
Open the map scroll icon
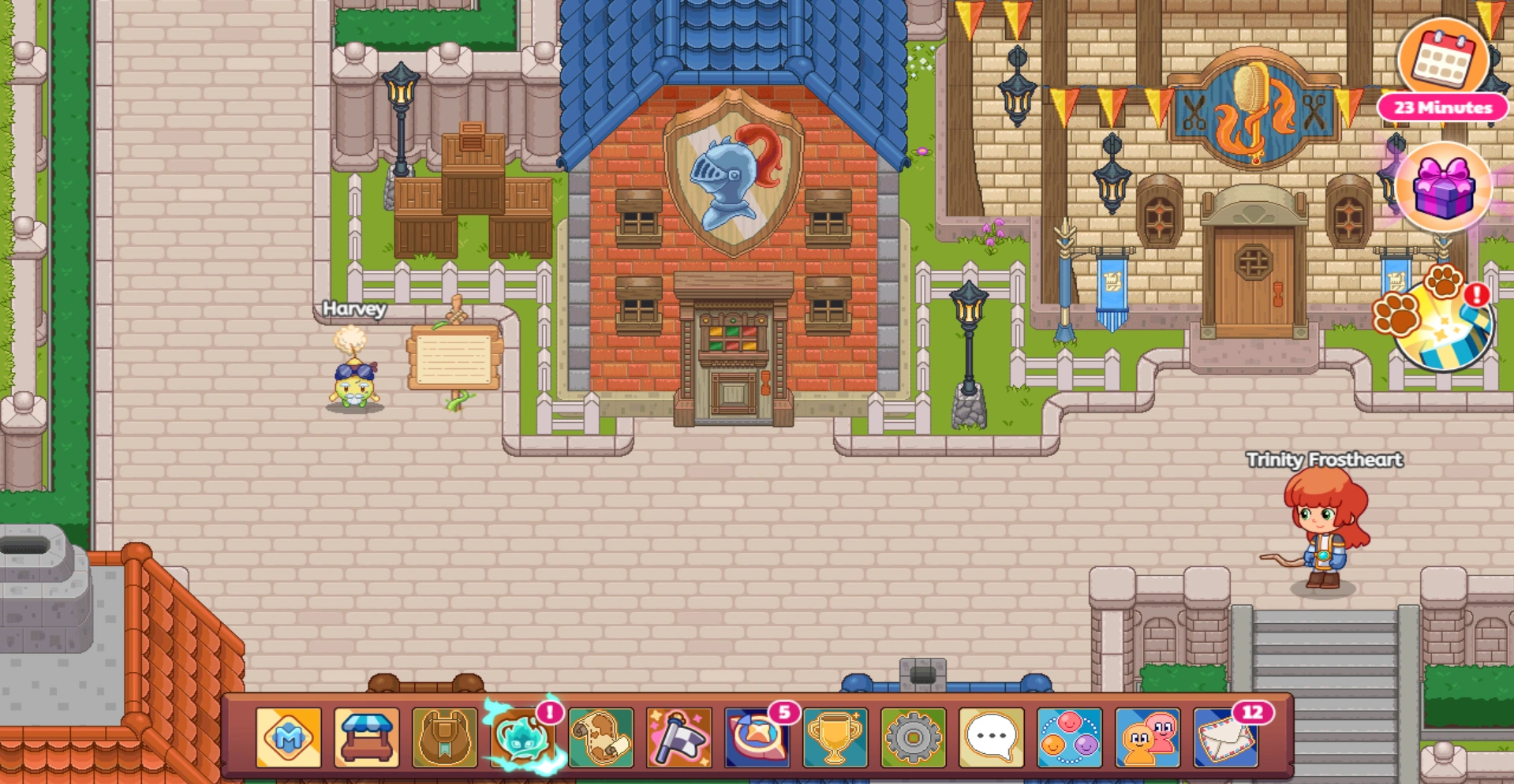click(601, 737)
